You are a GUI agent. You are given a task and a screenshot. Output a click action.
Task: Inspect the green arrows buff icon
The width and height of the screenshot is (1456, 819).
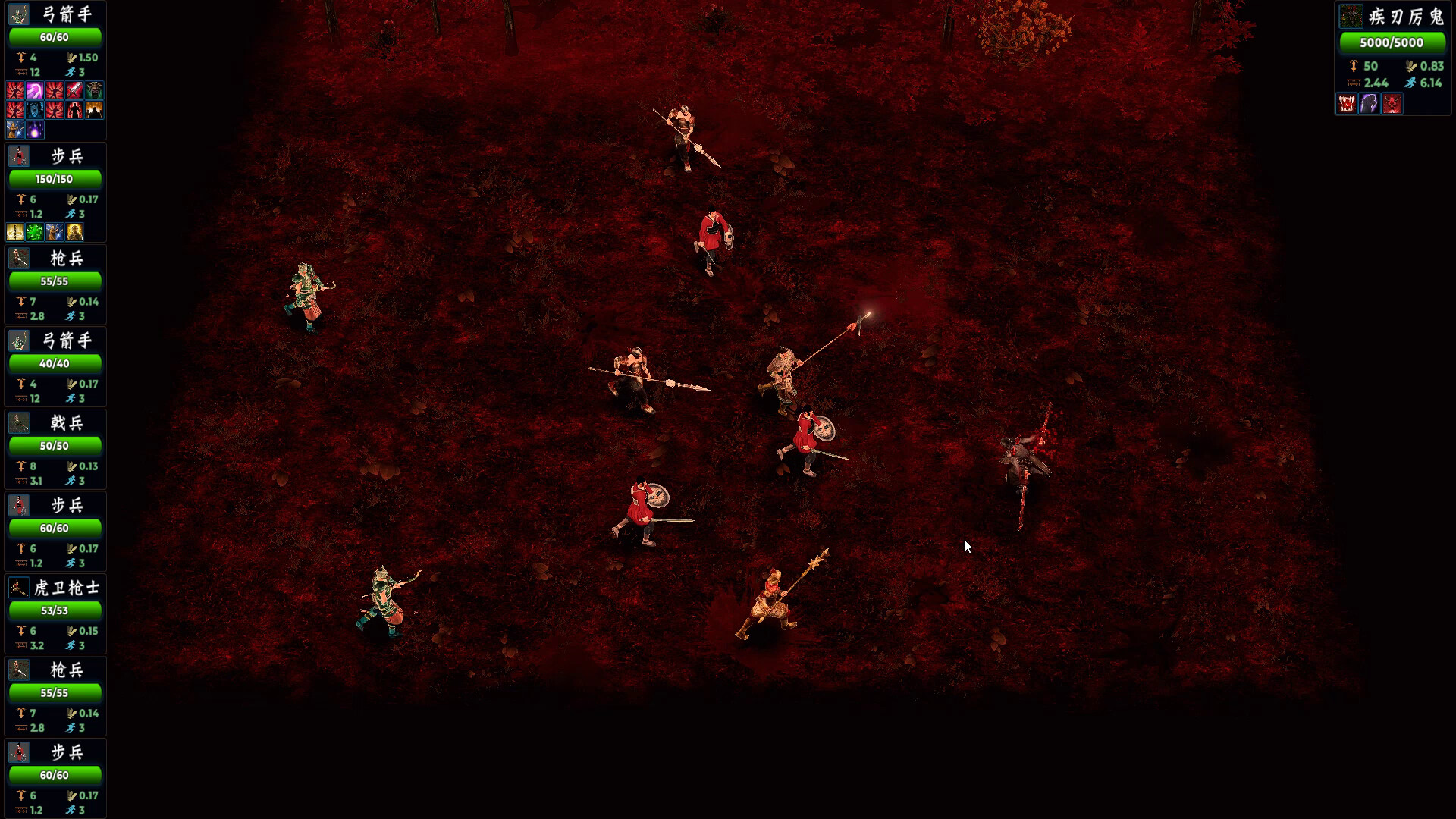35,232
